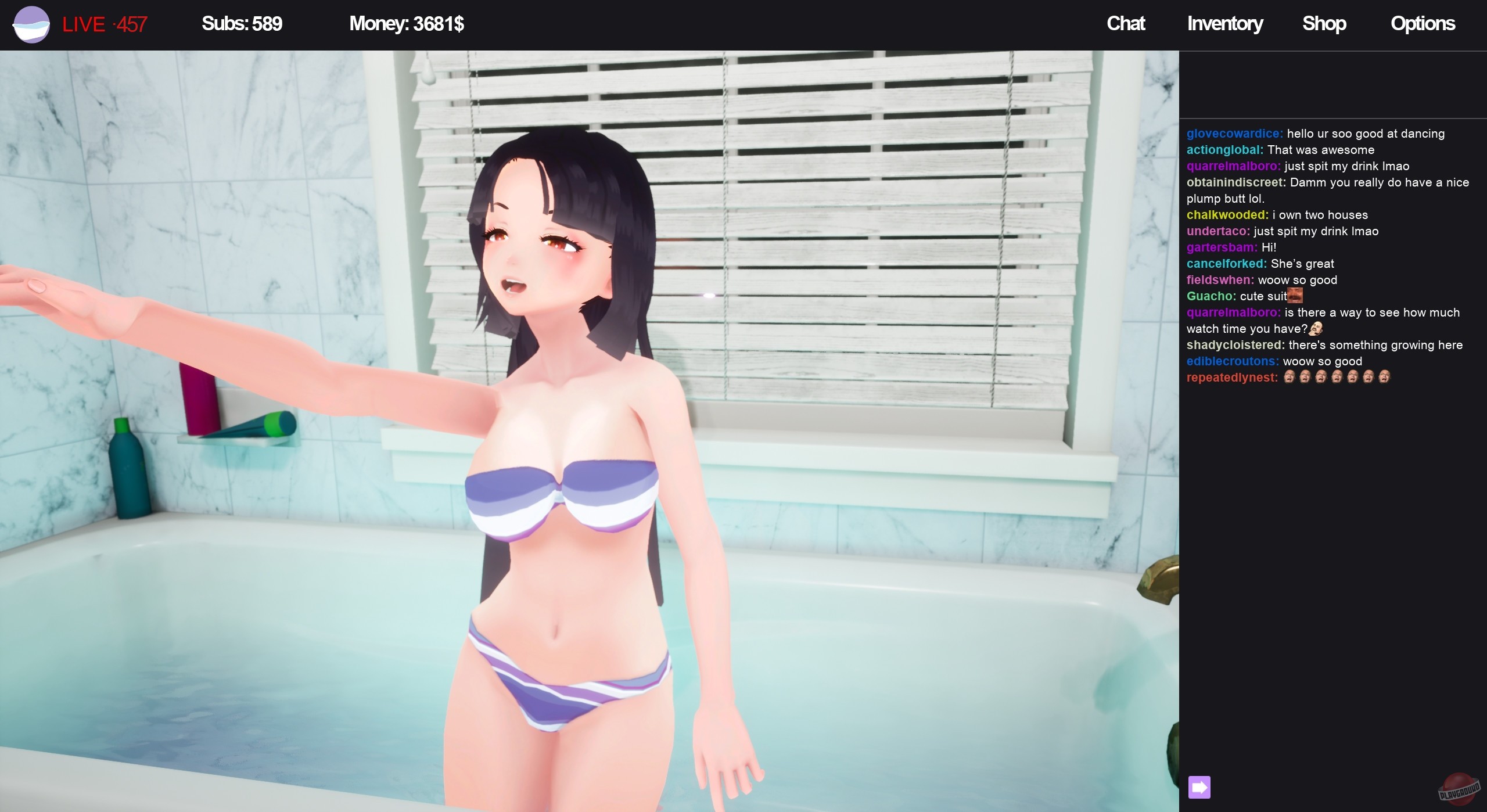Open the Shop menu
Image resolution: width=1487 pixels, height=812 pixels.
click(1325, 24)
